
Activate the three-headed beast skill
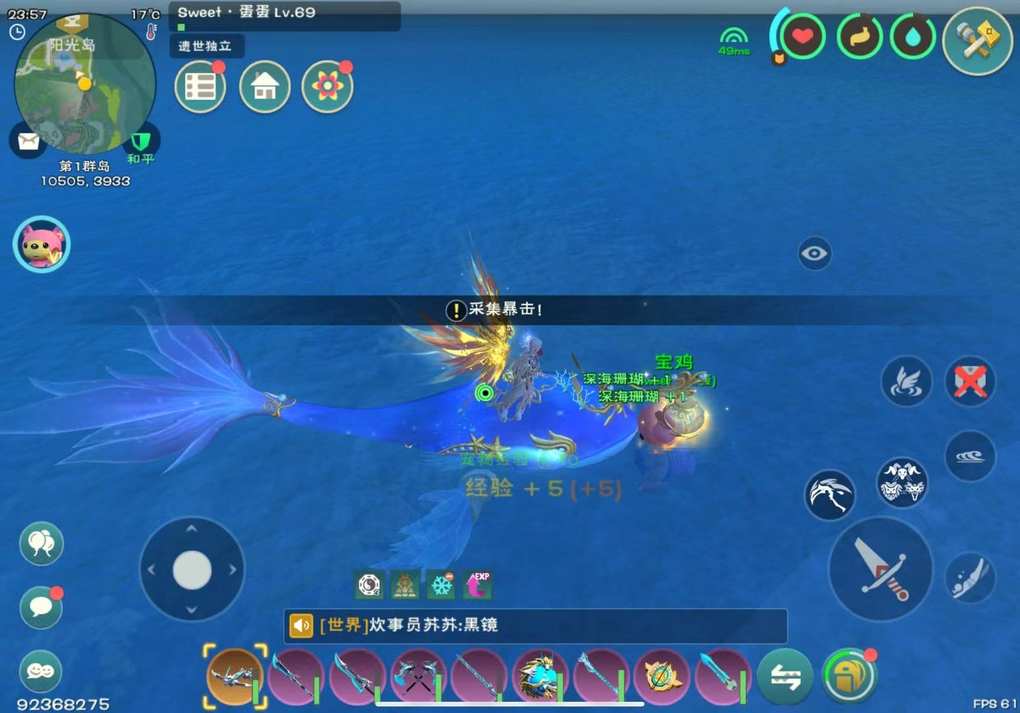[902, 483]
